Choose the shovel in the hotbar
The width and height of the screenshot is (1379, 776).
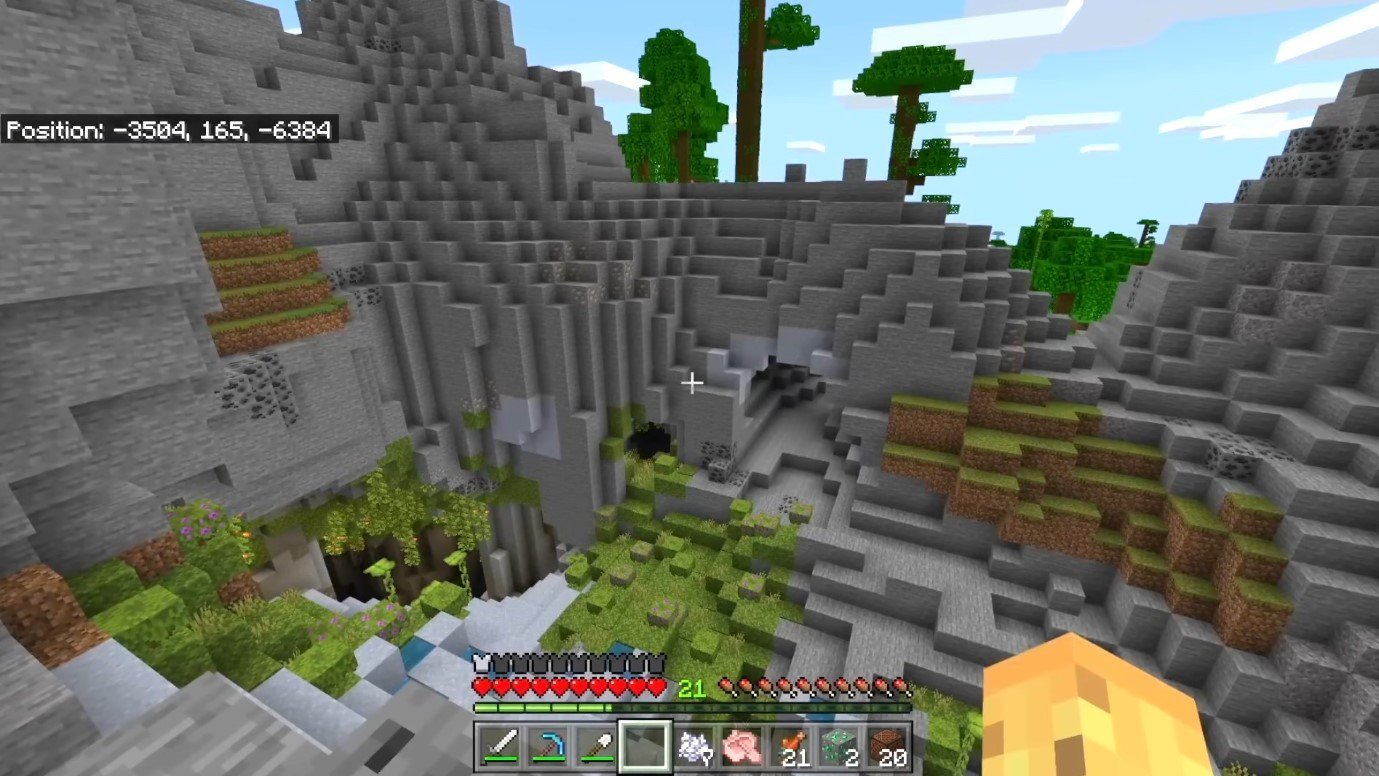pos(594,747)
